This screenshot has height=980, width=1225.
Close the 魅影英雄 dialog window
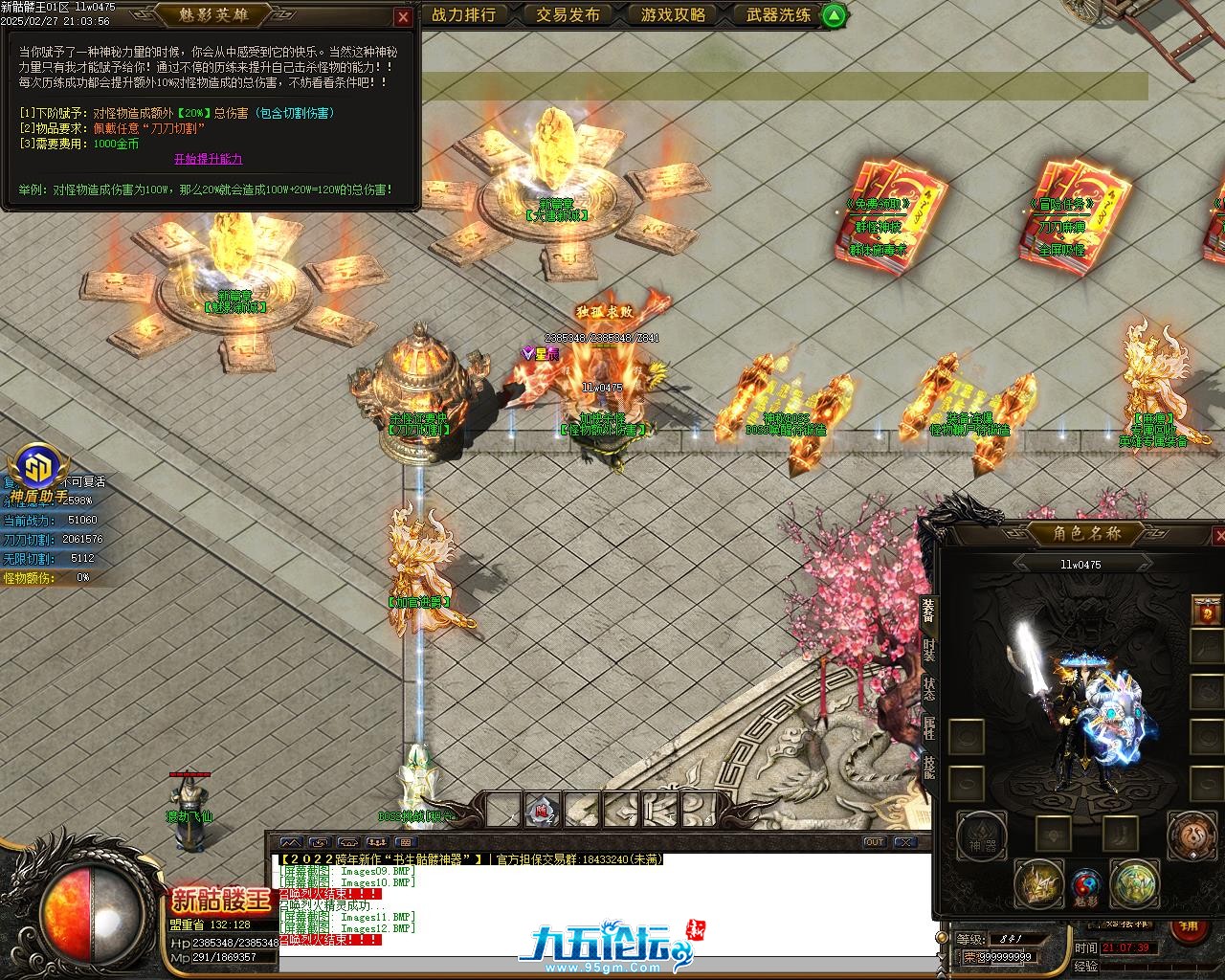[403, 17]
